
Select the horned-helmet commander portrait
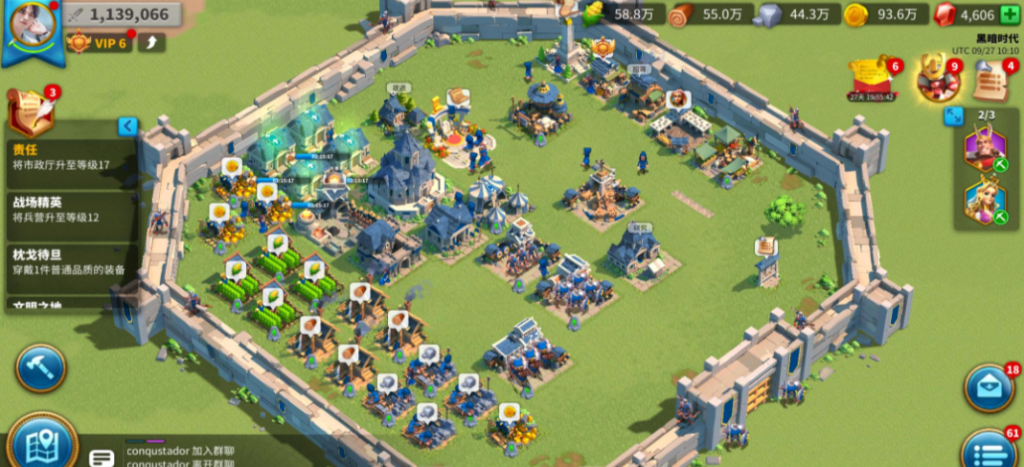984,150
